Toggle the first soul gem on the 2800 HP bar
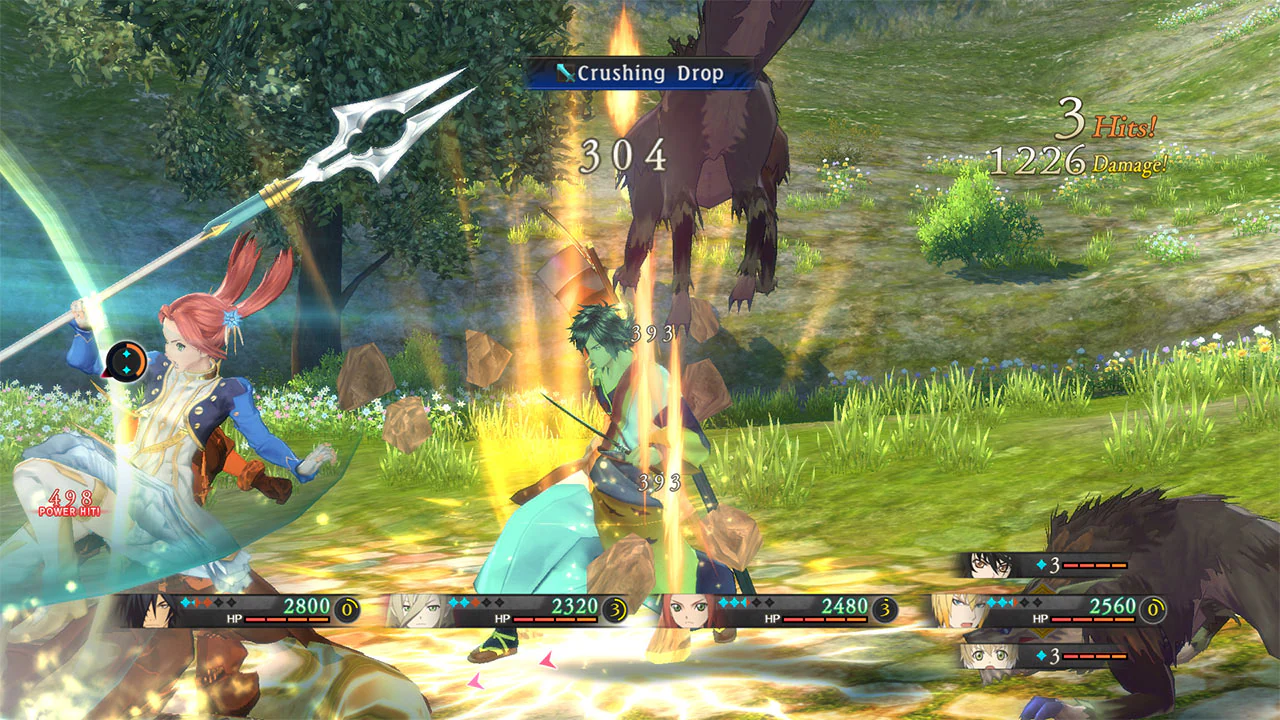 click(x=183, y=603)
